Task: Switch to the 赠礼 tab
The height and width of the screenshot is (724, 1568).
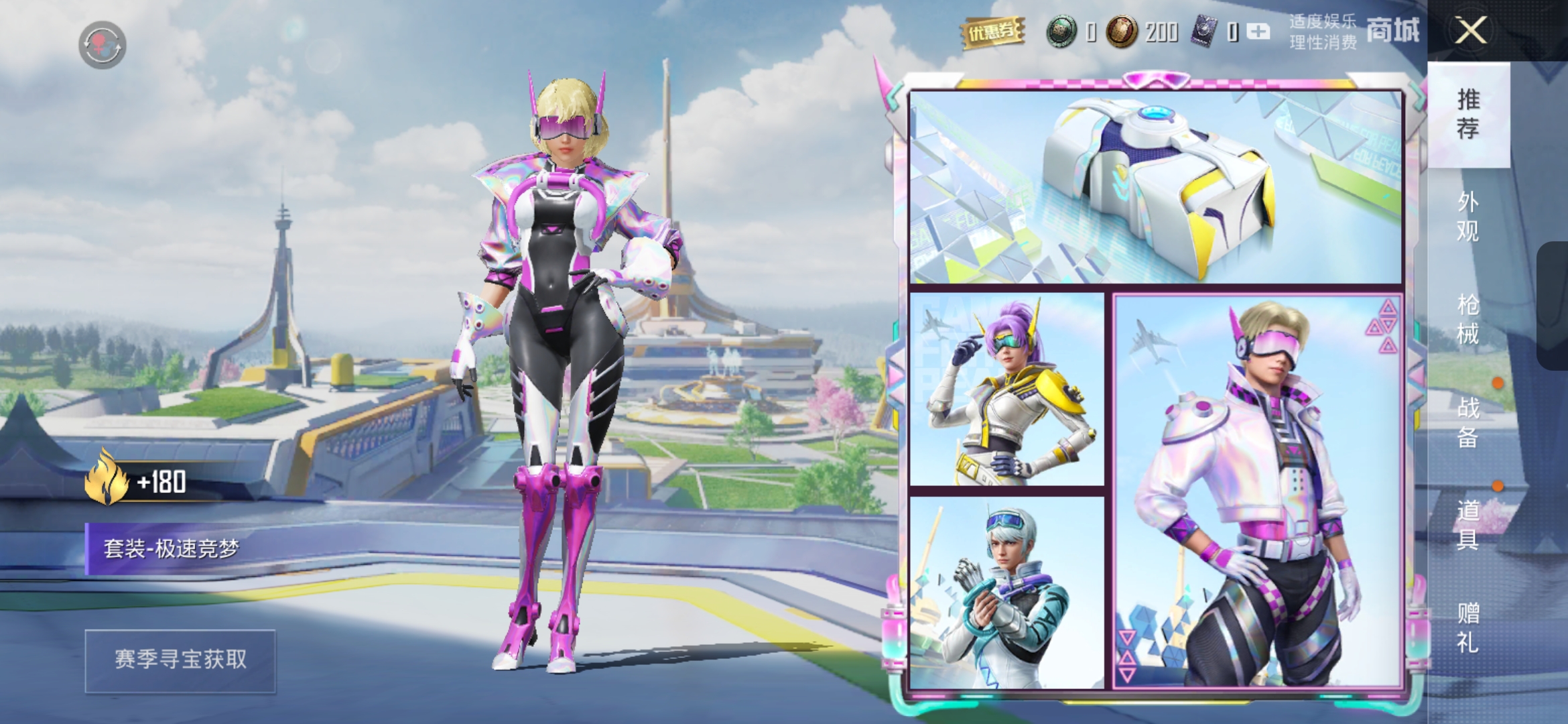Action: (x=1467, y=627)
